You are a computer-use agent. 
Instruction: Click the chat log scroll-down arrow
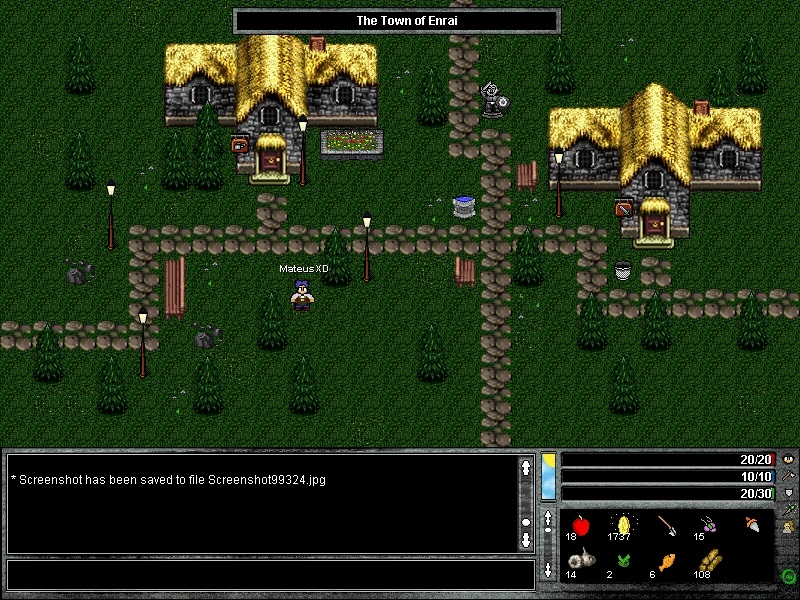526,540
